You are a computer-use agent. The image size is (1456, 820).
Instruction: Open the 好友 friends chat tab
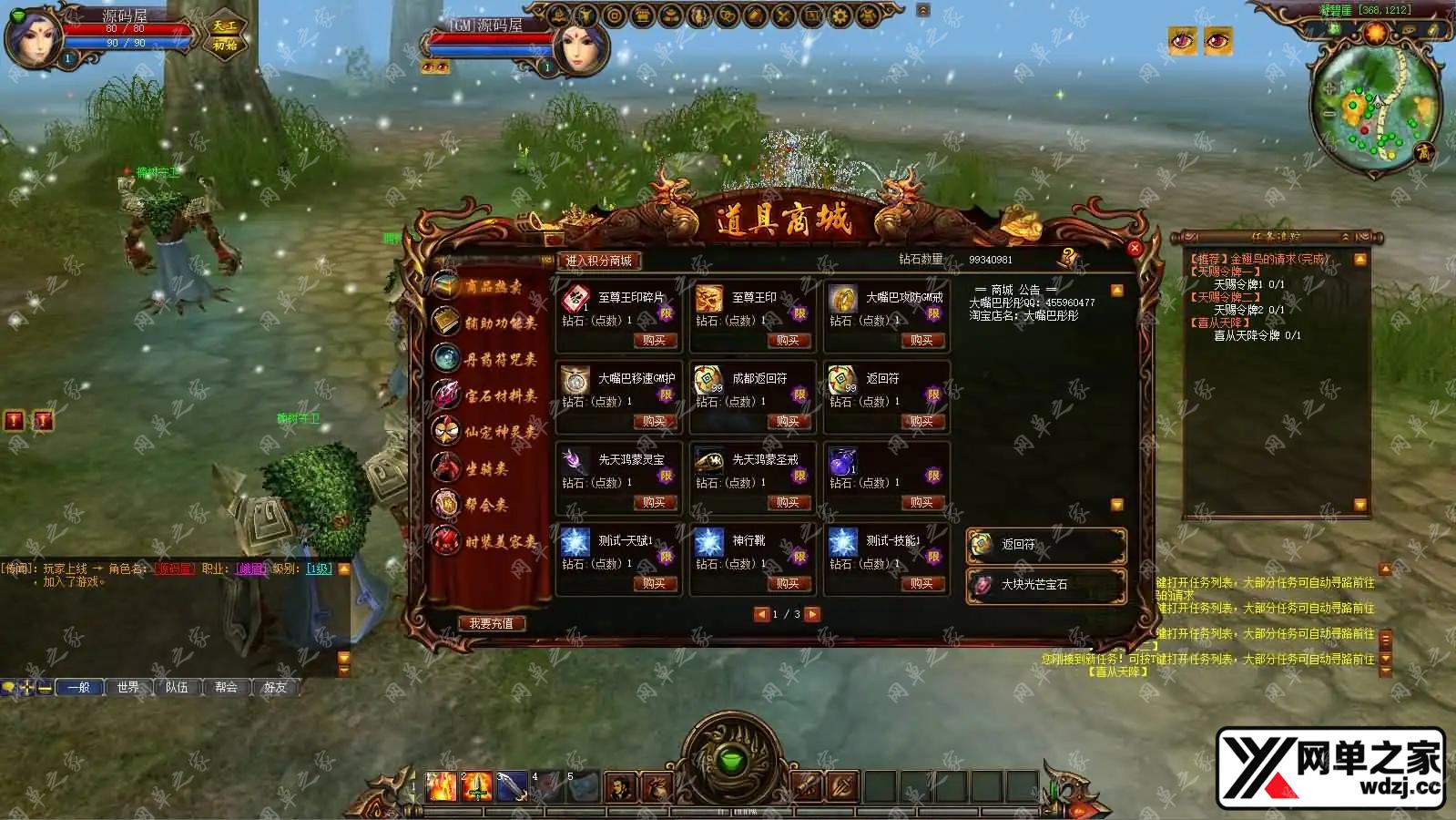(x=275, y=687)
